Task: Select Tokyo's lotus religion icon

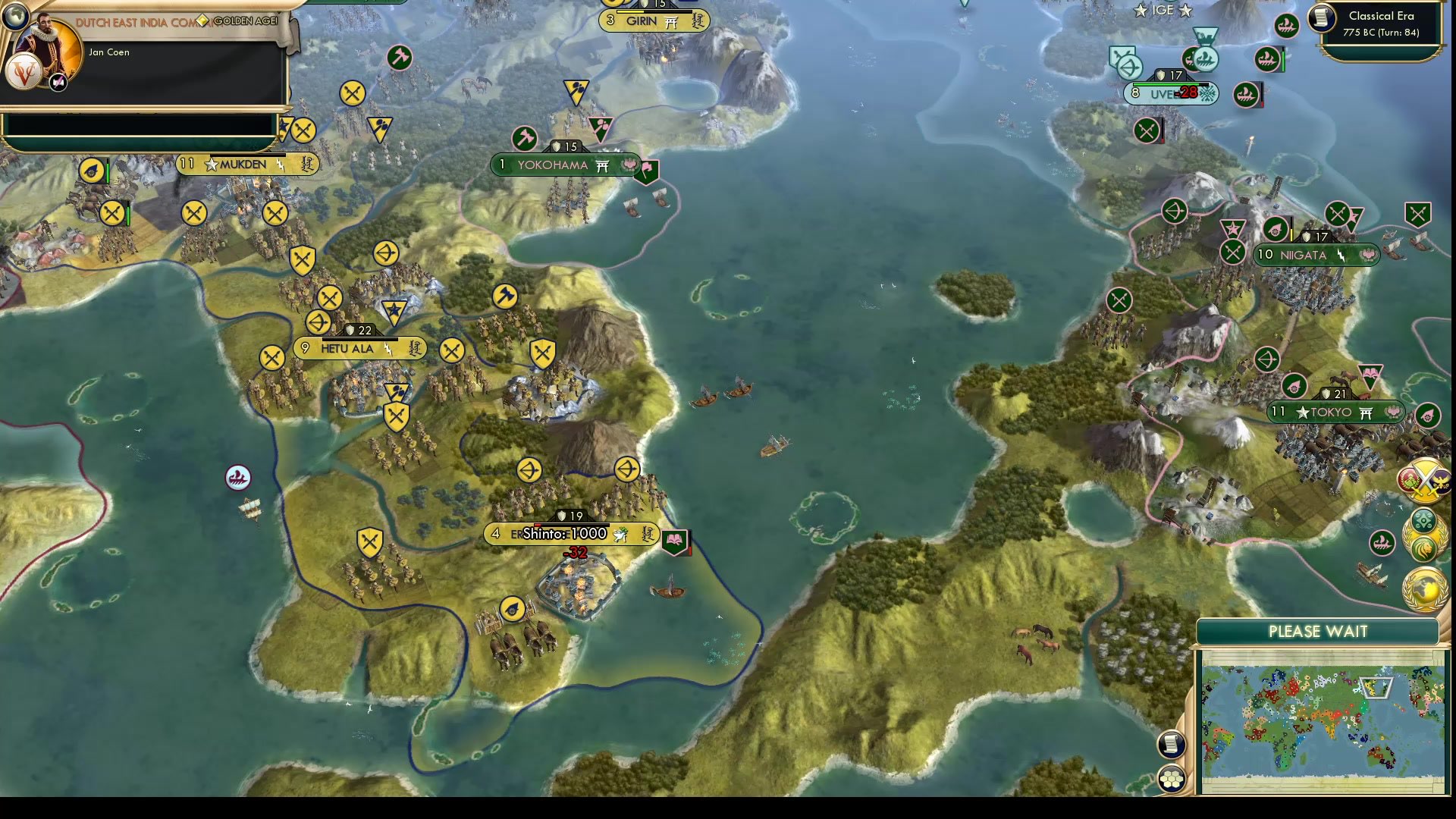Action: [1394, 413]
